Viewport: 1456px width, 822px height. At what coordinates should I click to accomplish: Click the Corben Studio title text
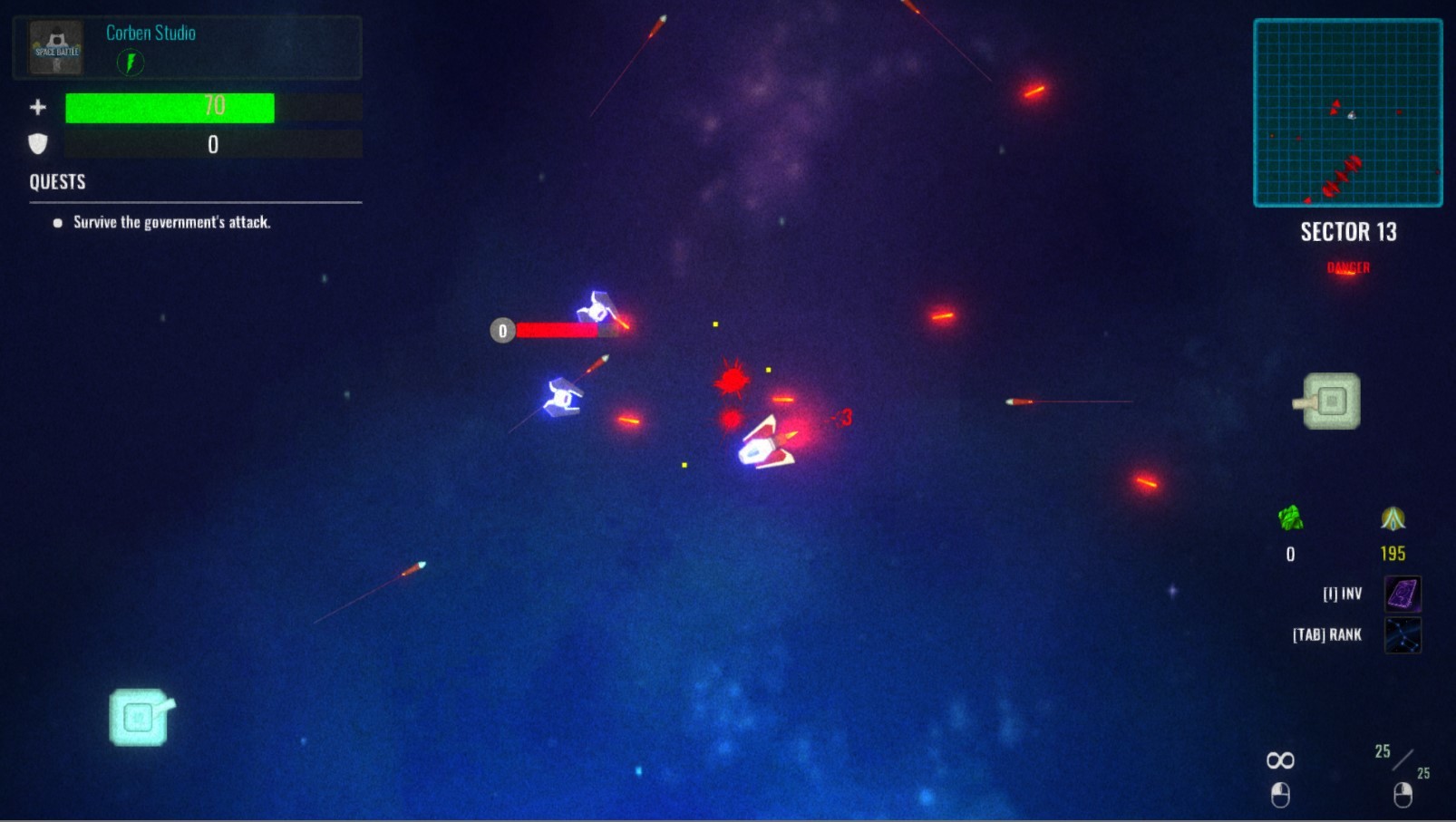150,33
